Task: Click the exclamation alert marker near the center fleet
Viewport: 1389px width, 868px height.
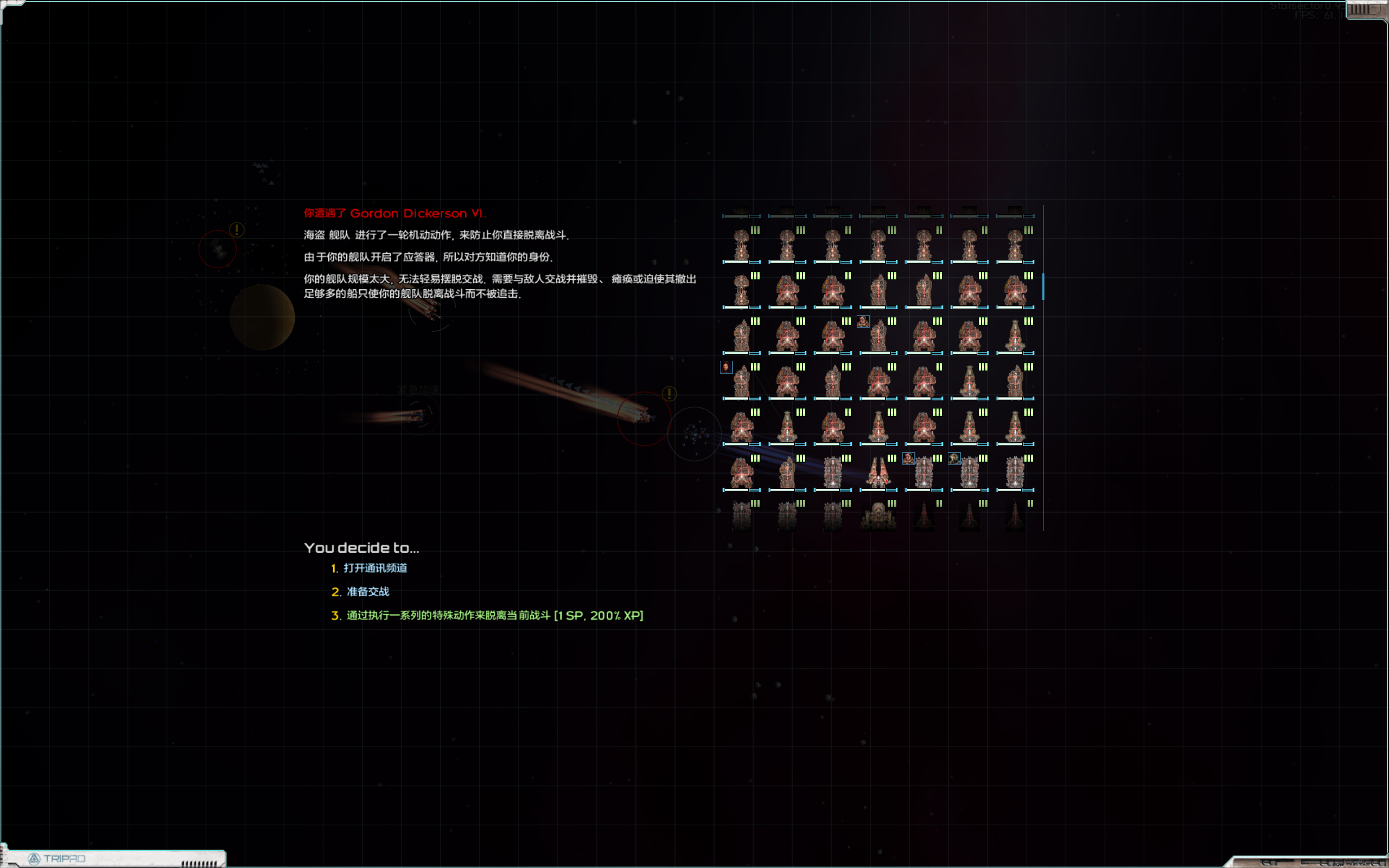Action: [x=668, y=394]
